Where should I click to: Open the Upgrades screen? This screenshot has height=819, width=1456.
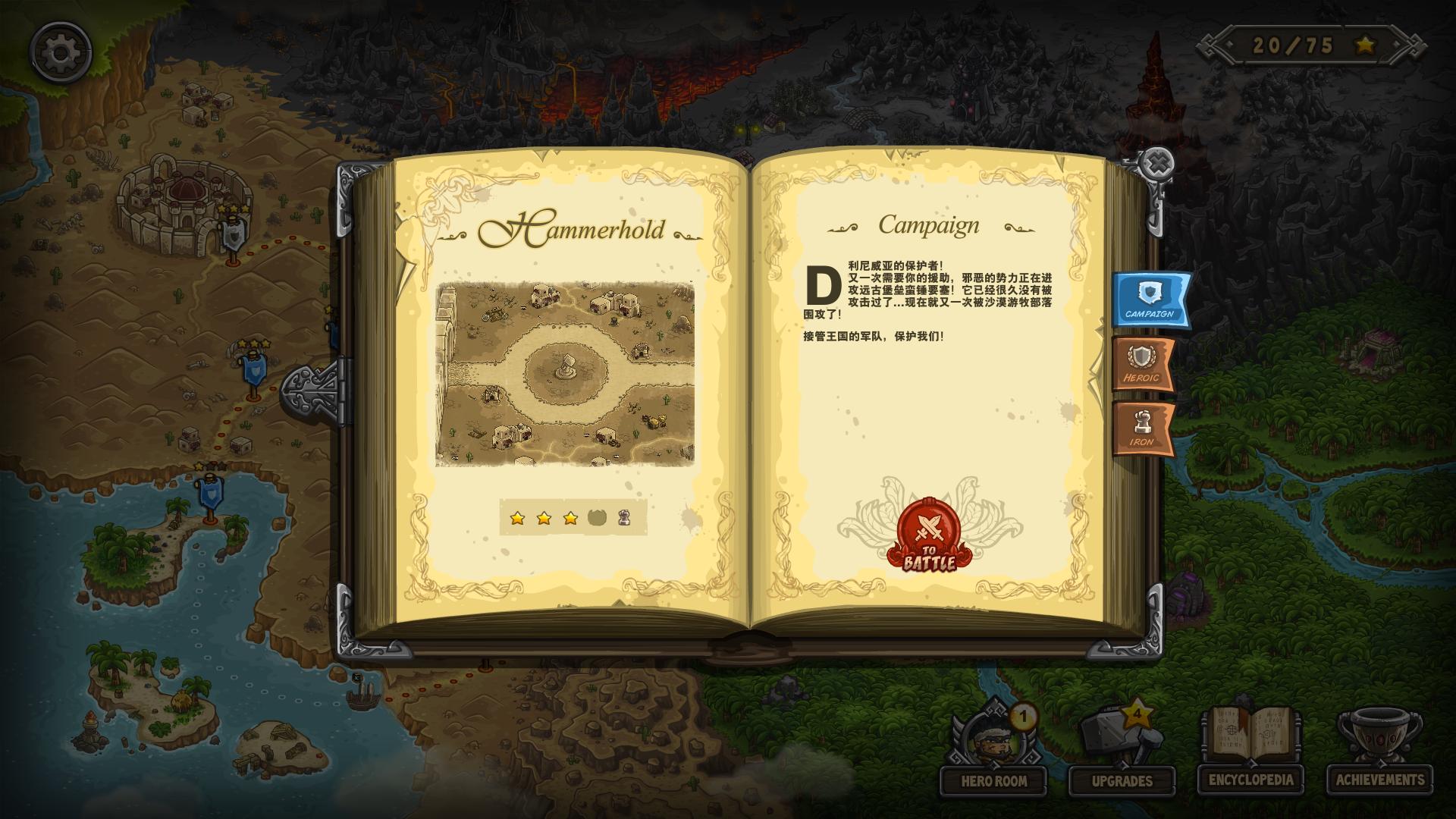(1122, 751)
